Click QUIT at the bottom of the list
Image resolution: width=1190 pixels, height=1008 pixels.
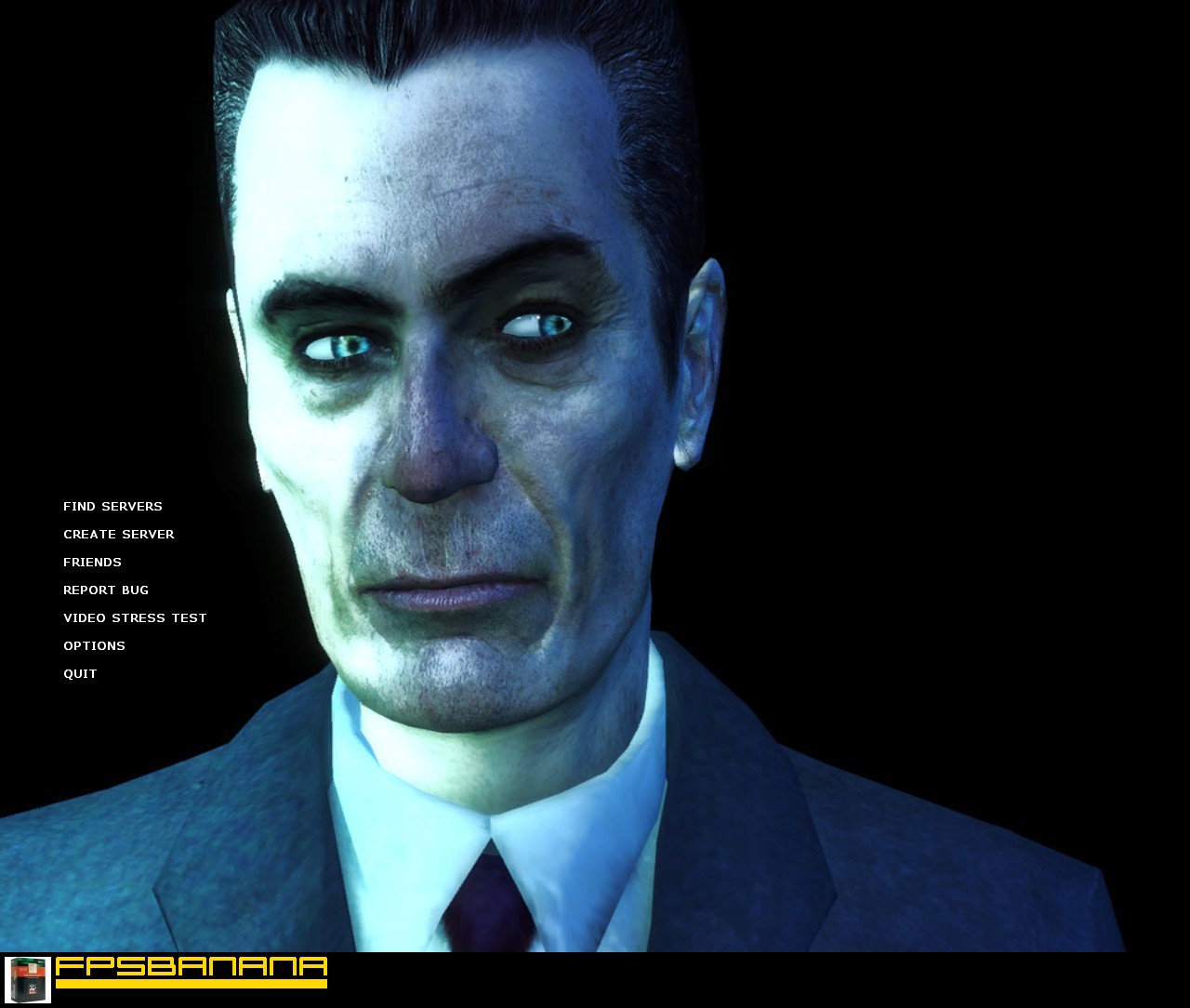(x=80, y=673)
